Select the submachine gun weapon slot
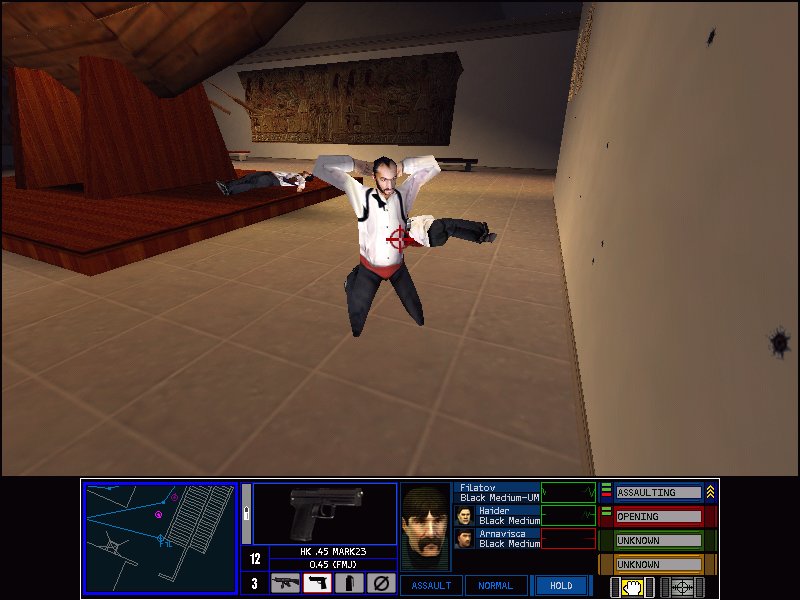 click(285, 583)
